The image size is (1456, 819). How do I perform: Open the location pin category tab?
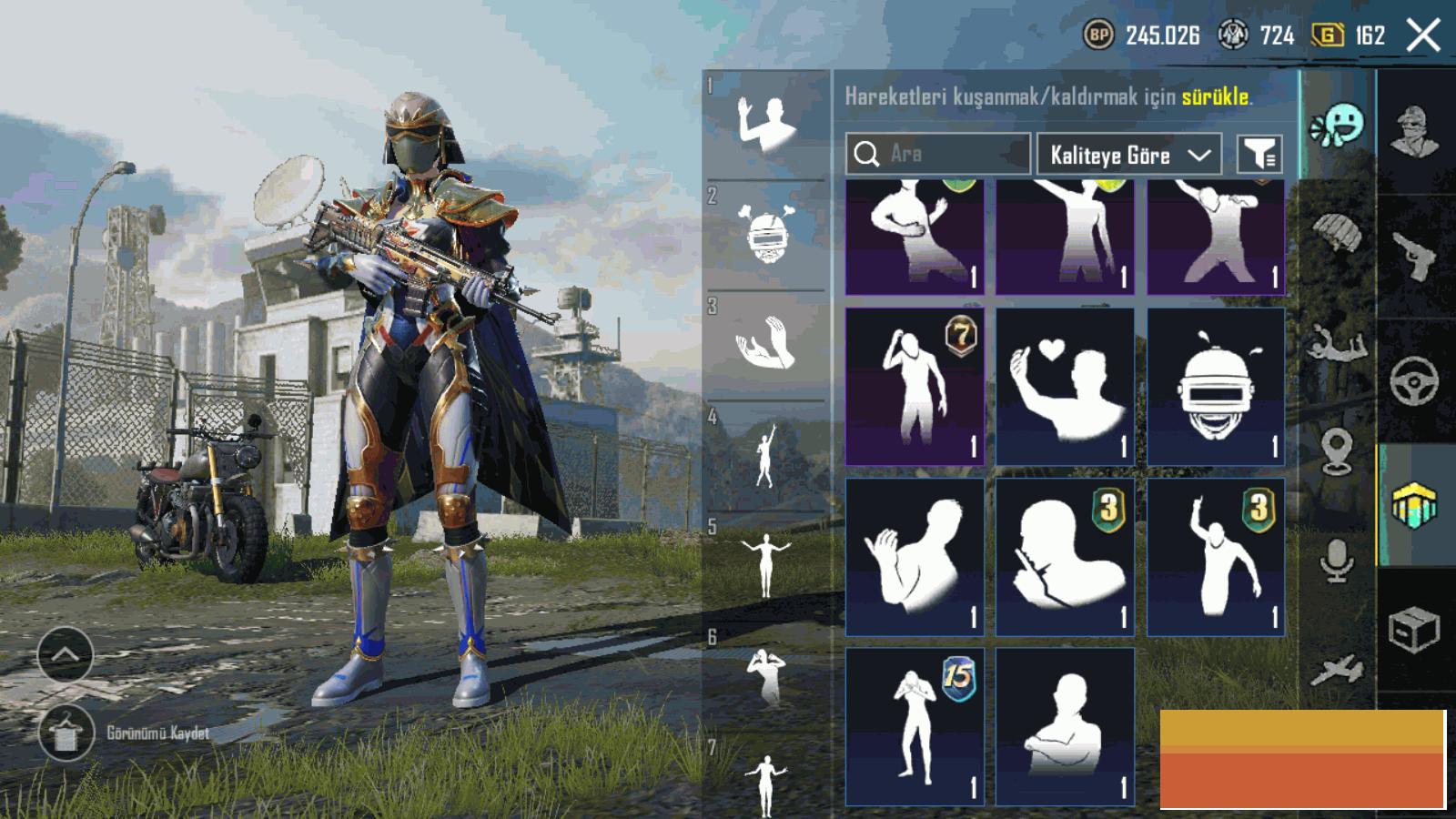click(1336, 451)
